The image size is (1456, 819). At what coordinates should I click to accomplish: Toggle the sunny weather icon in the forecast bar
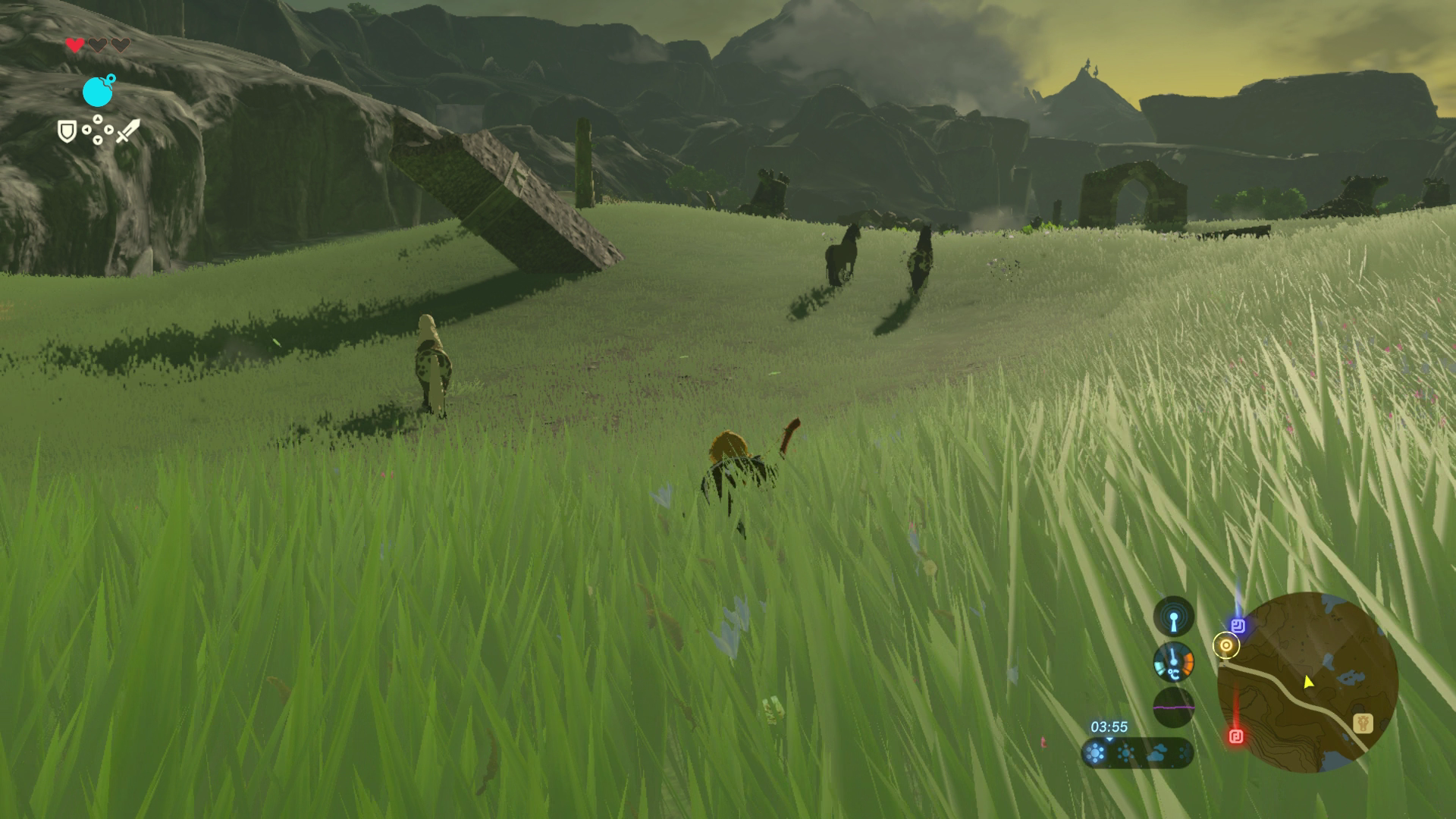pos(1125,754)
